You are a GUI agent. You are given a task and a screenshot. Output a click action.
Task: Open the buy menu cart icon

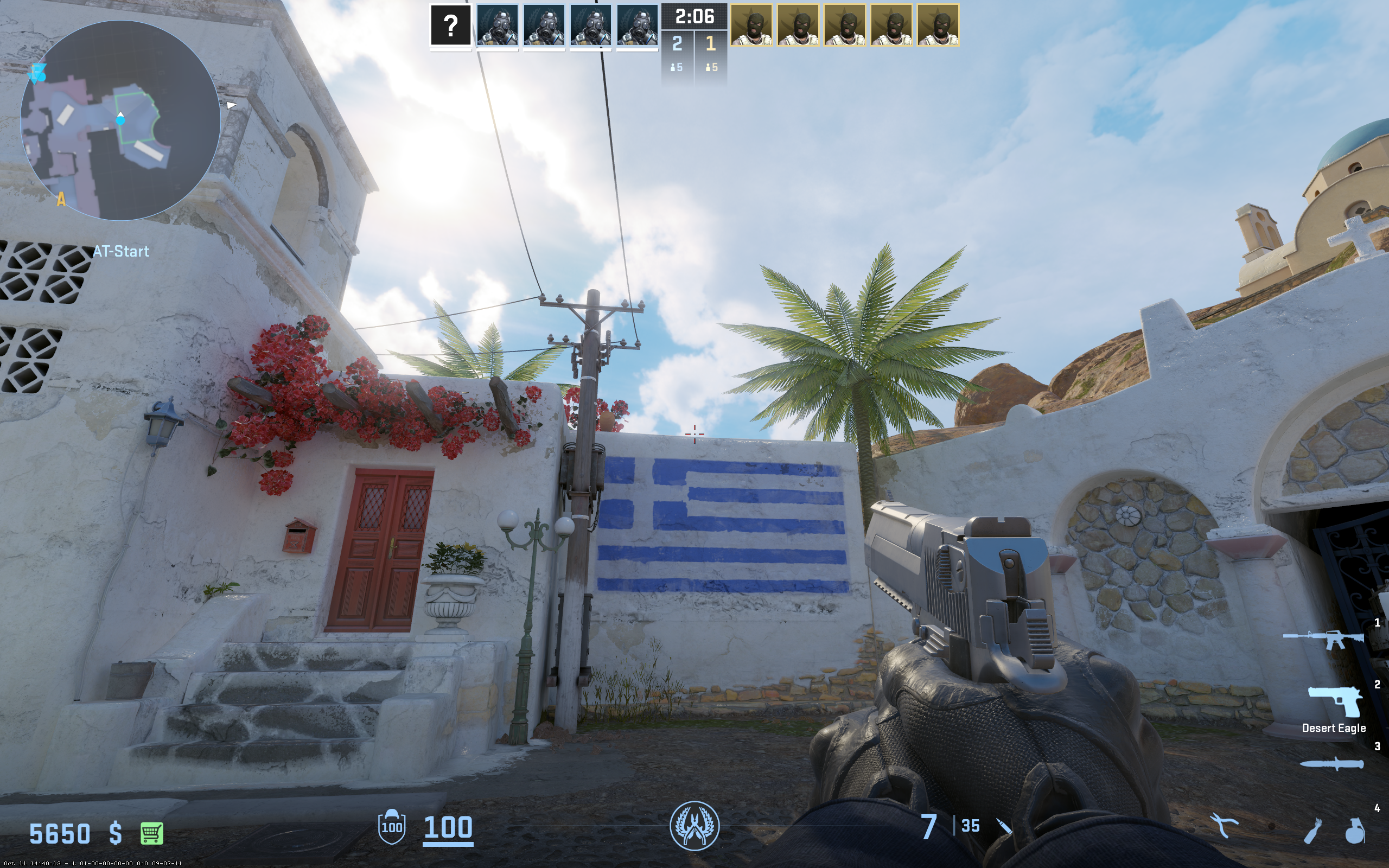(x=152, y=833)
